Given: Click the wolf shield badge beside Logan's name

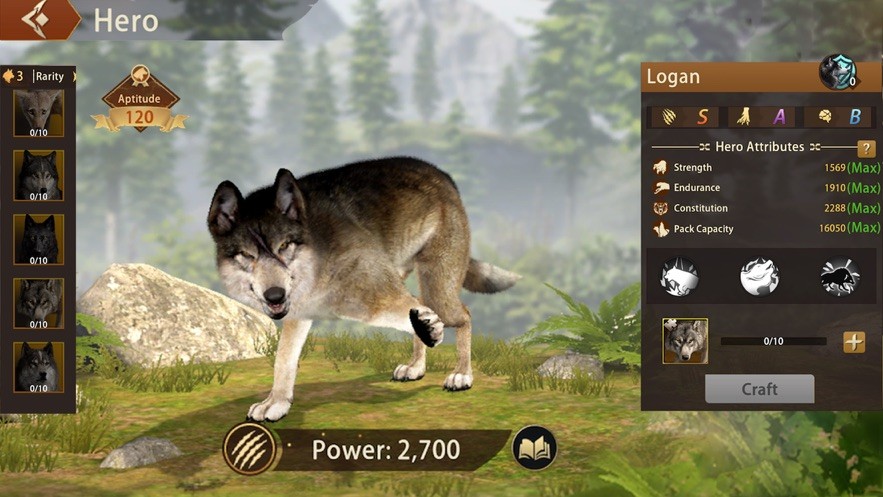Looking at the screenshot, I should (837, 72).
